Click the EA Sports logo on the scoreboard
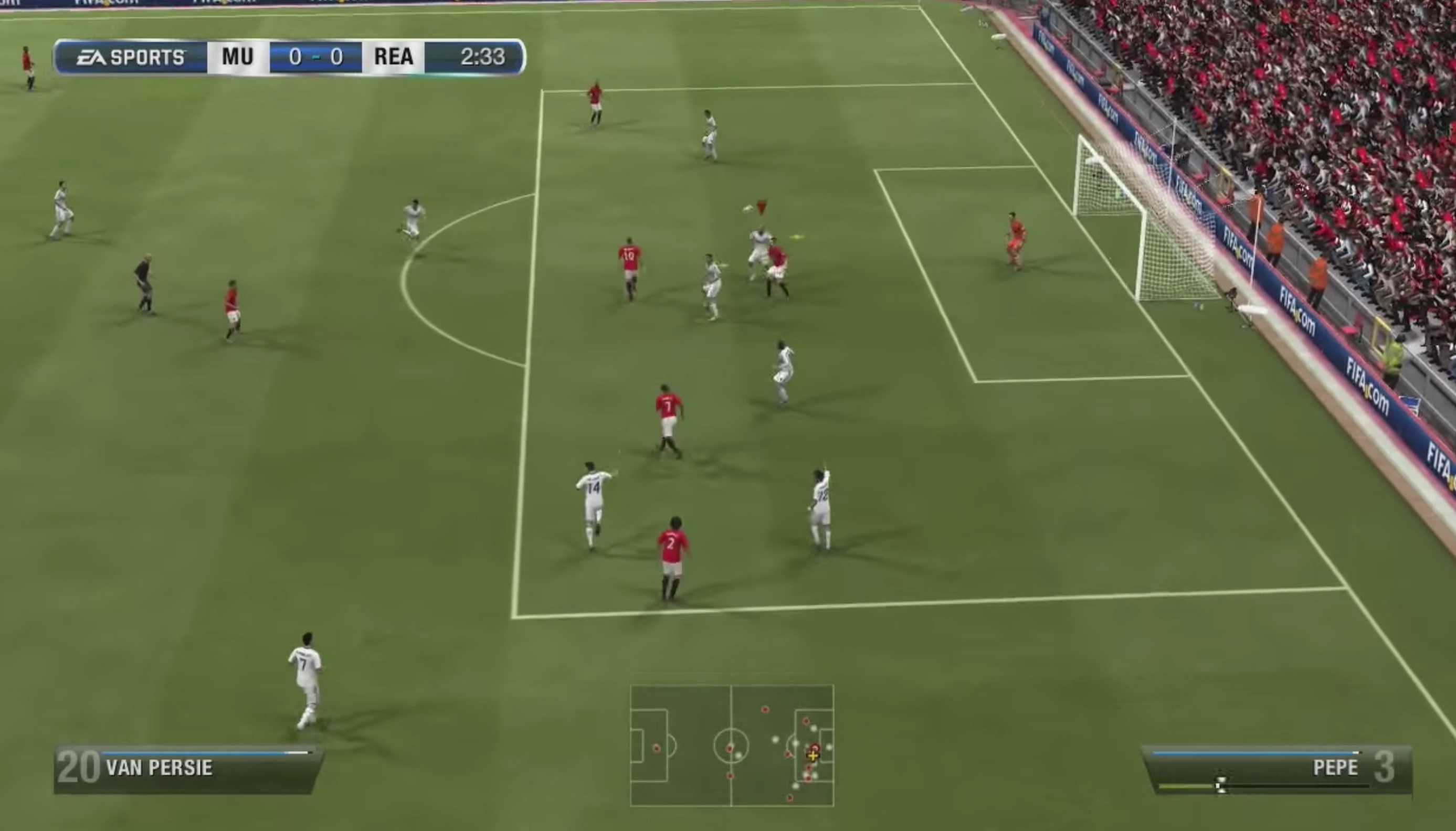Viewport: 1456px width, 831px height. pos(131,57)
